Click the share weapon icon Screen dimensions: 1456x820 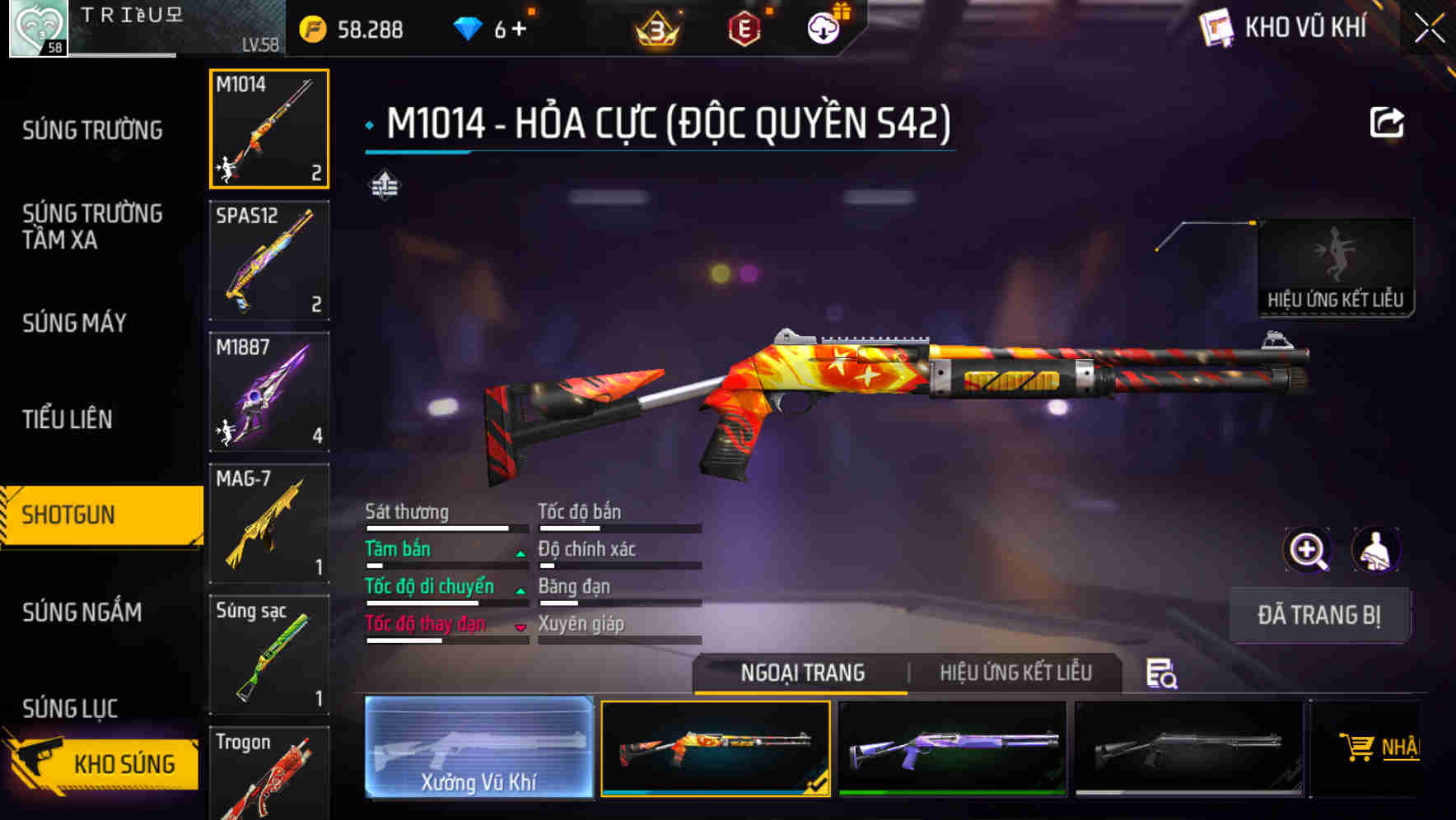click(x=1388, y=121)
